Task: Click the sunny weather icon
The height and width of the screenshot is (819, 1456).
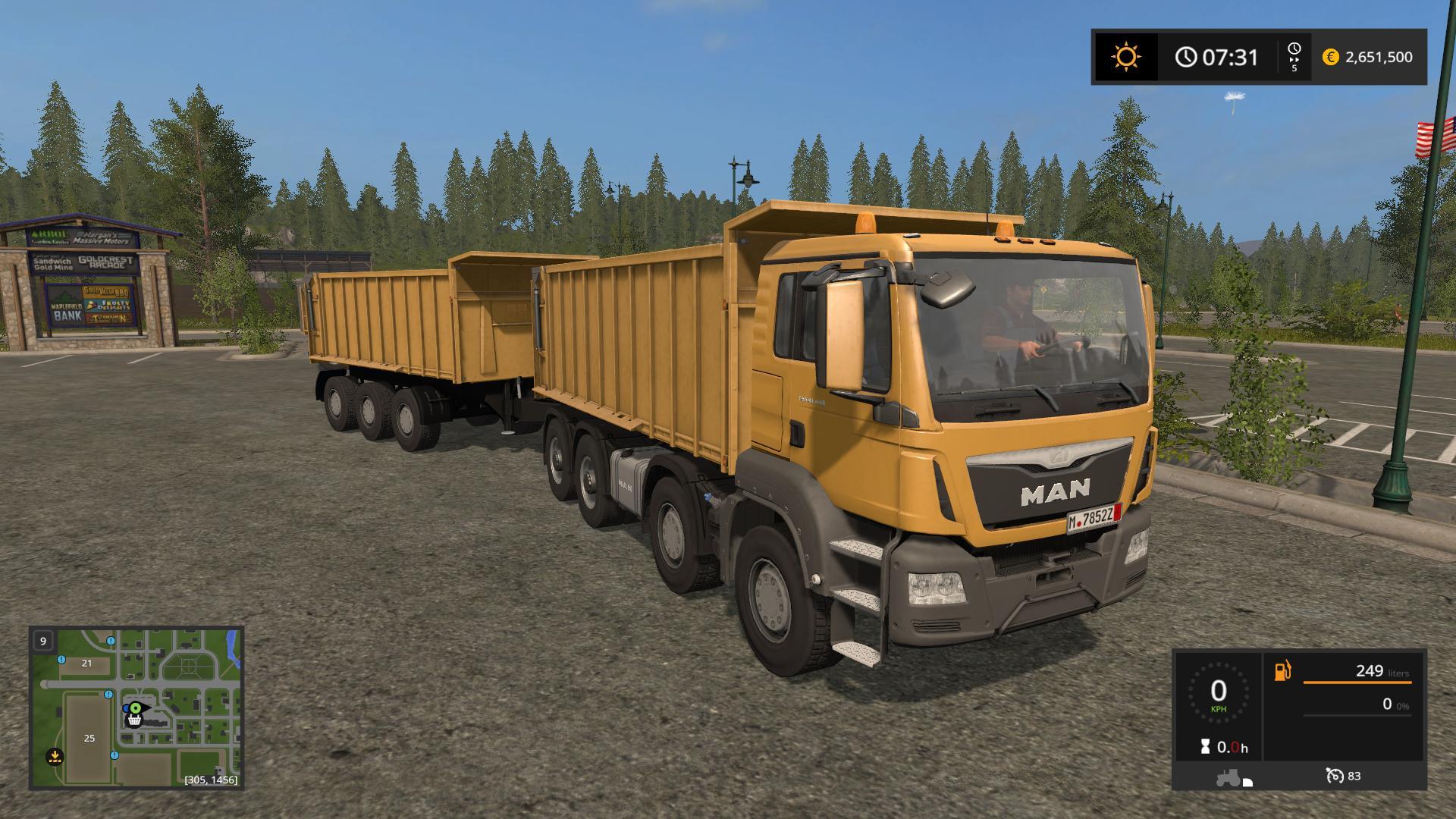Action: pos(1125,57)
